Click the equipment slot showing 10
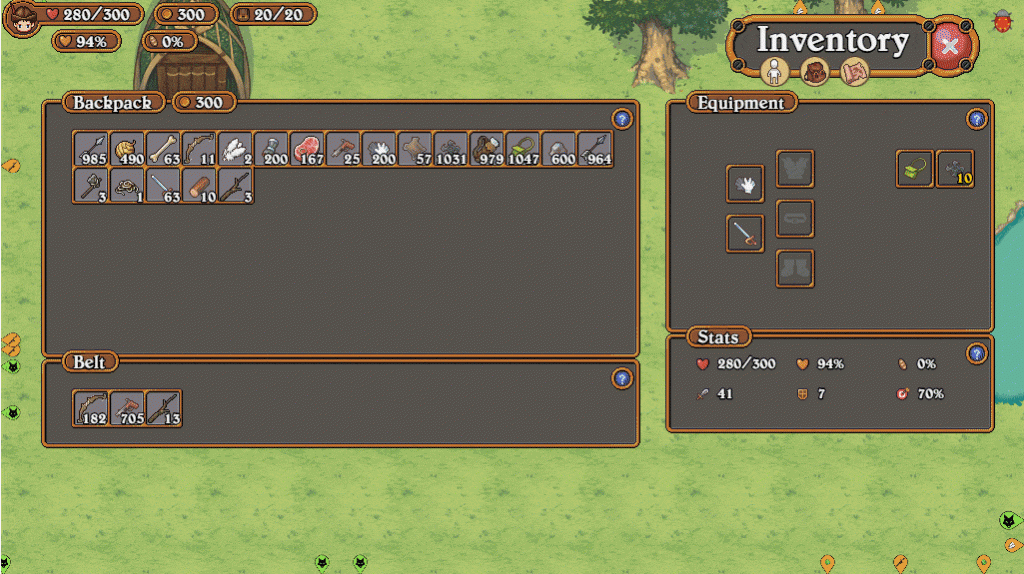The height and width of the screenshot is (574, 1024). pos(955,169)
